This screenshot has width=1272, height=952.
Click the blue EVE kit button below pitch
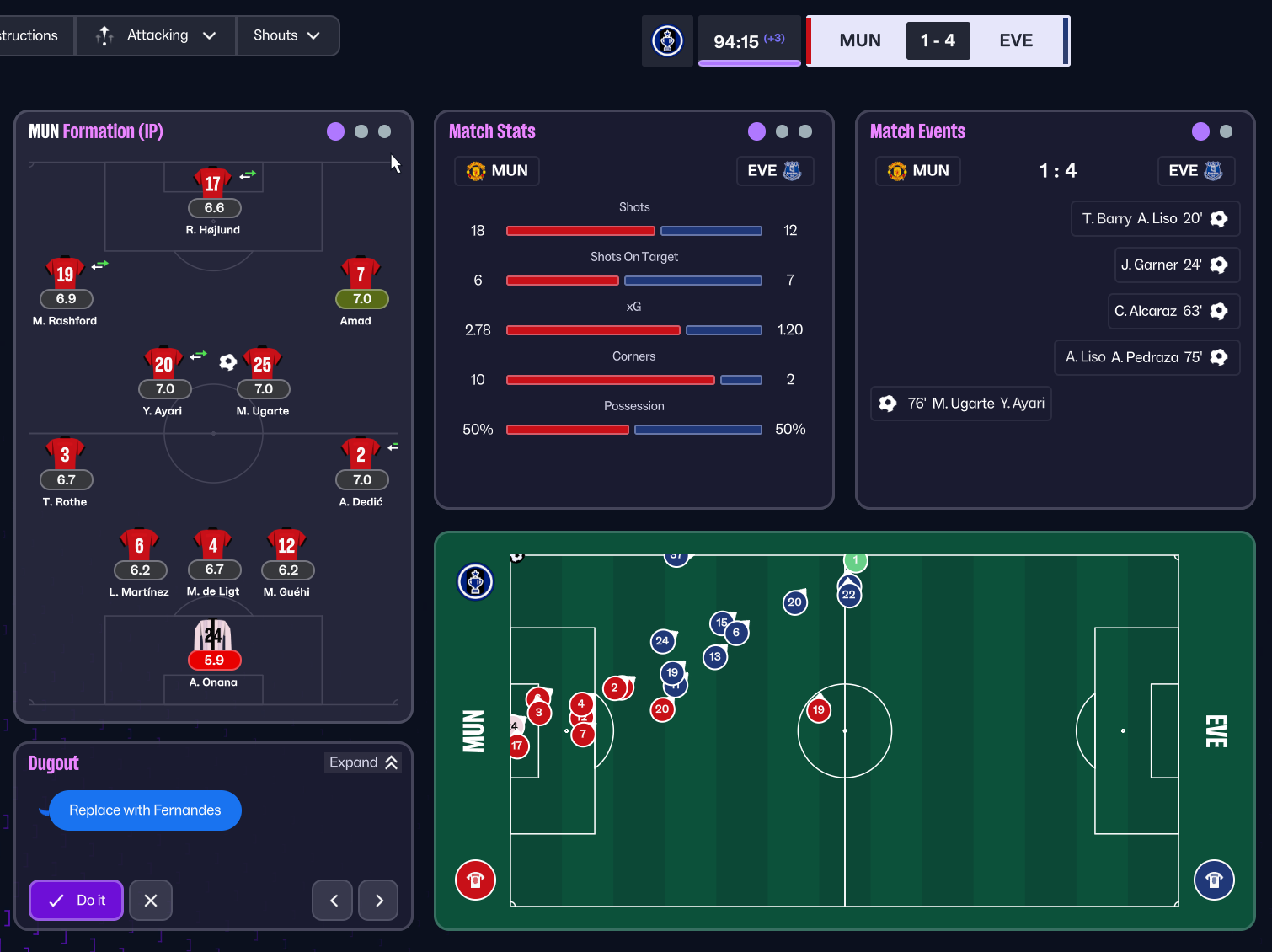tap(1214, 880)
